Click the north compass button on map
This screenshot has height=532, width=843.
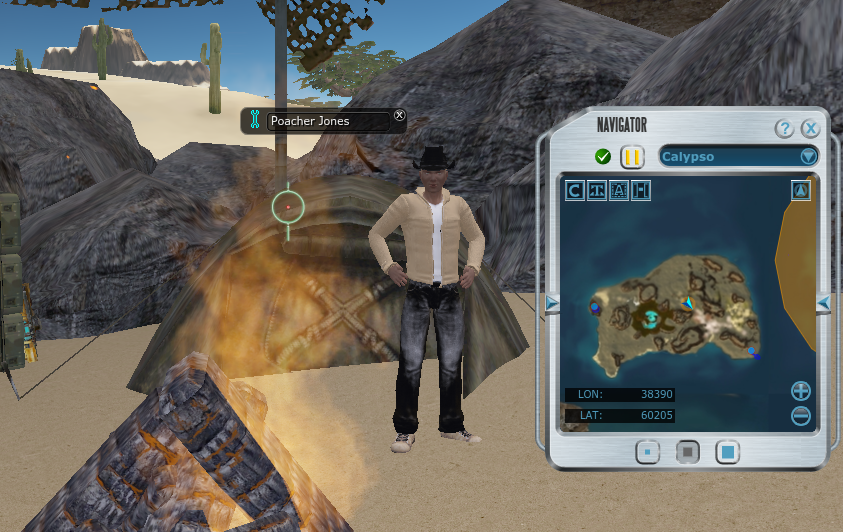click(800, 190)
